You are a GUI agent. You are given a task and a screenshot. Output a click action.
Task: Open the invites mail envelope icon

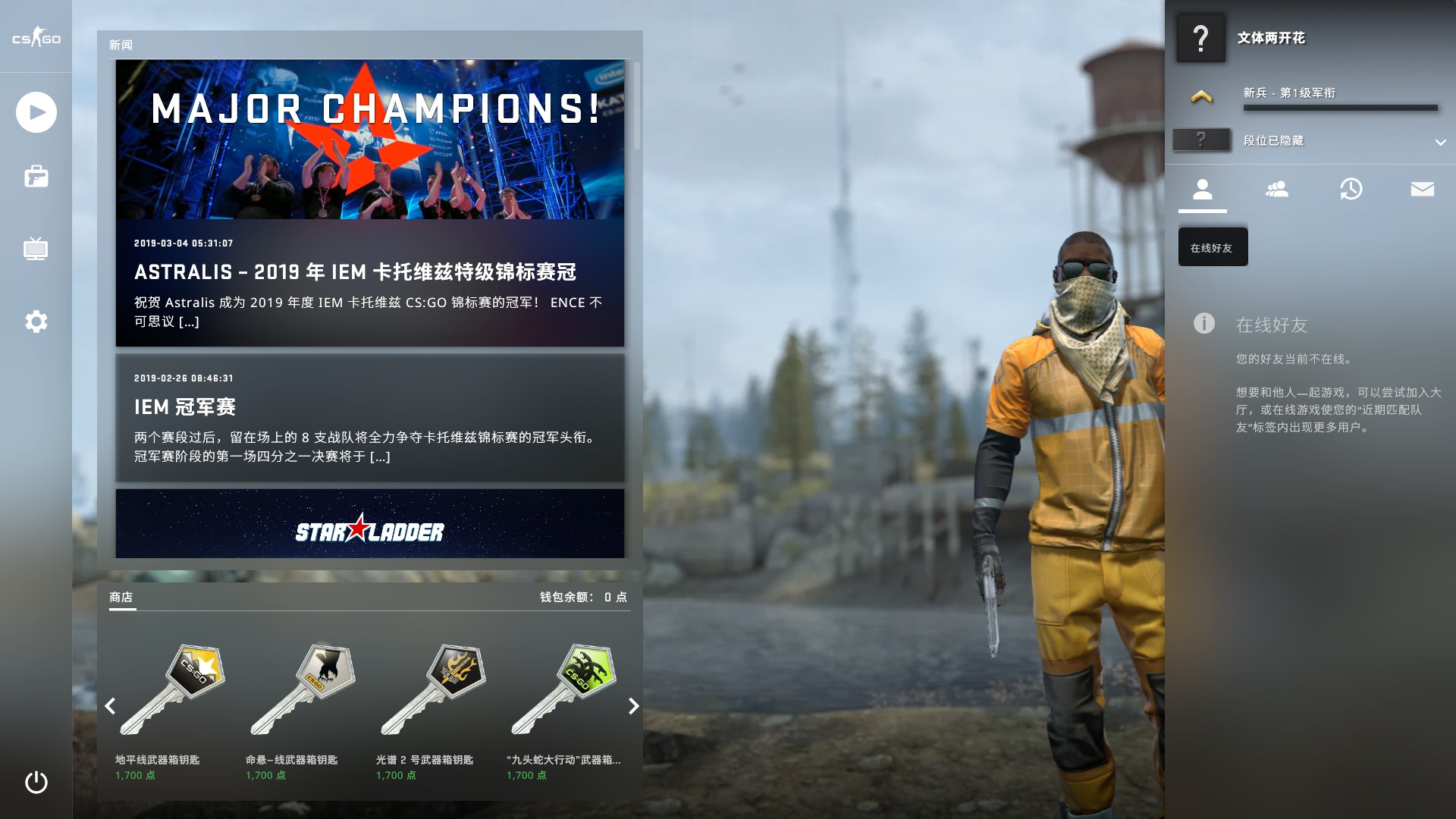pyautogui.click(x=1423, y=190)
